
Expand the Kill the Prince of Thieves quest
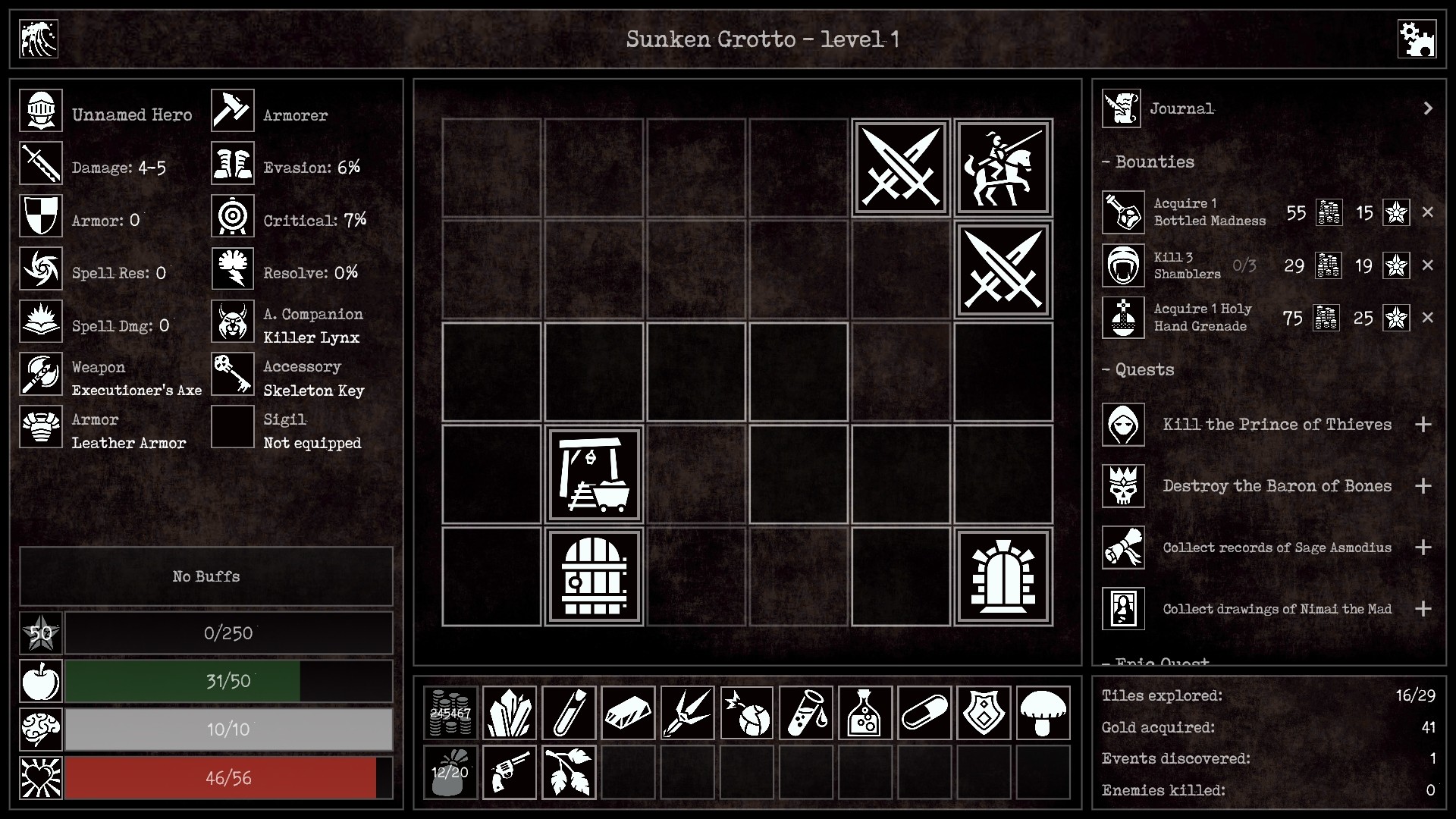pos(1424,425)
